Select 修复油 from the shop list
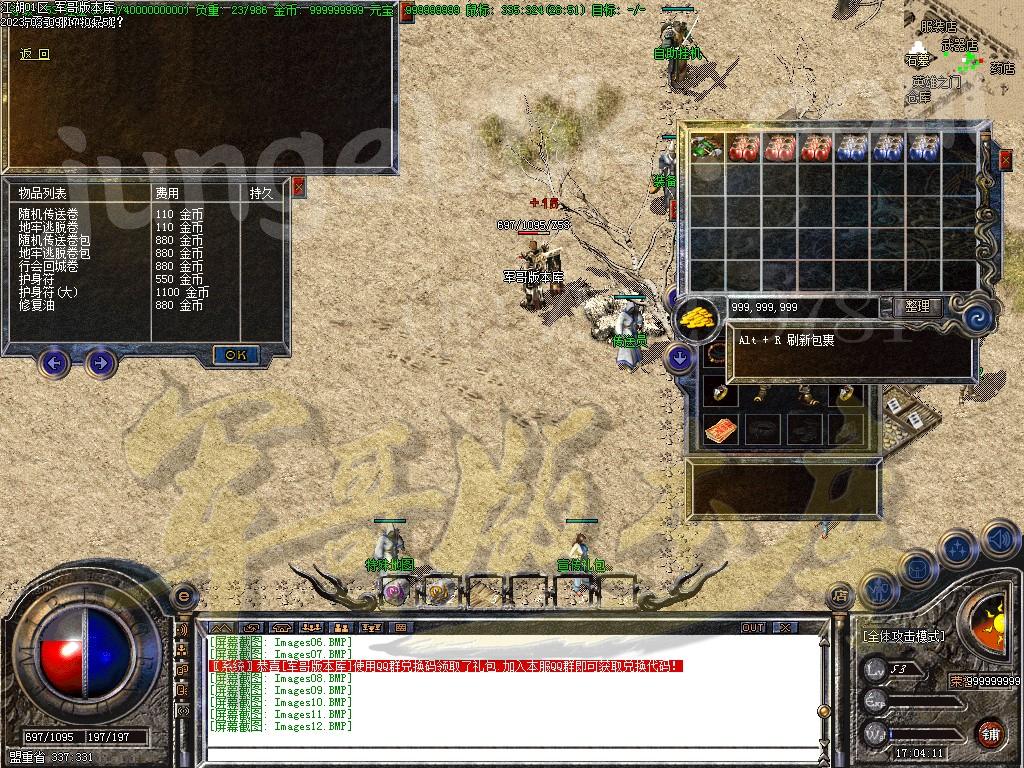Screen dimensions: 1024x768 click(35, 306)
